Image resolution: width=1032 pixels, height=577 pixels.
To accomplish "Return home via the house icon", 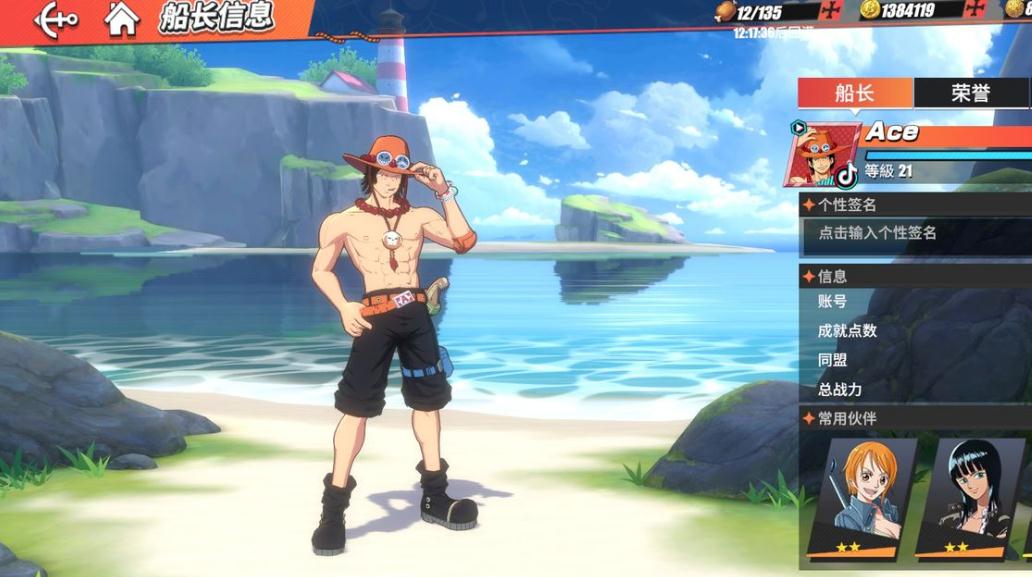I will click(x=122, y=19).
